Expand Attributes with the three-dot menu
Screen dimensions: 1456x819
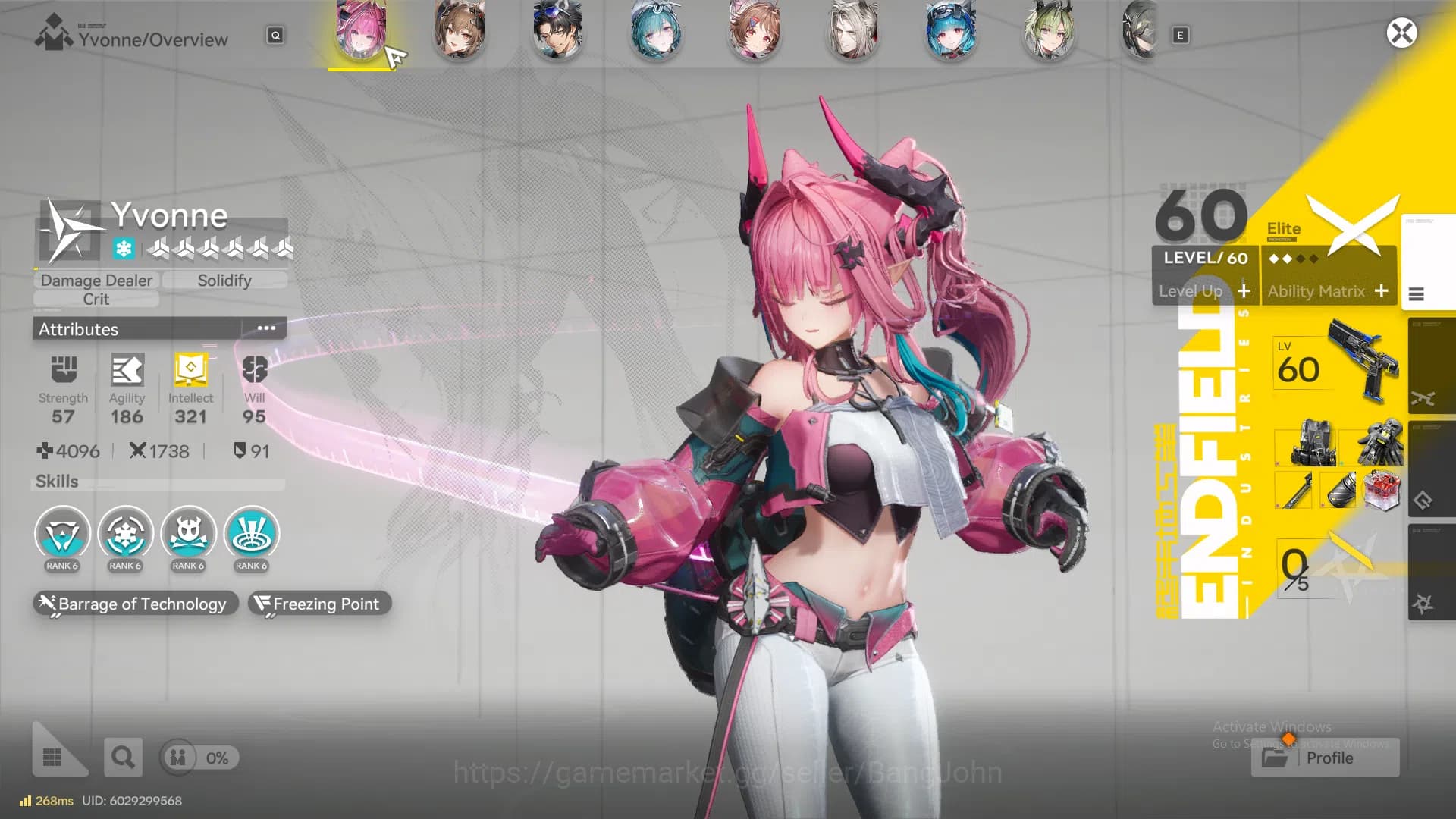[x=265, y=327]
